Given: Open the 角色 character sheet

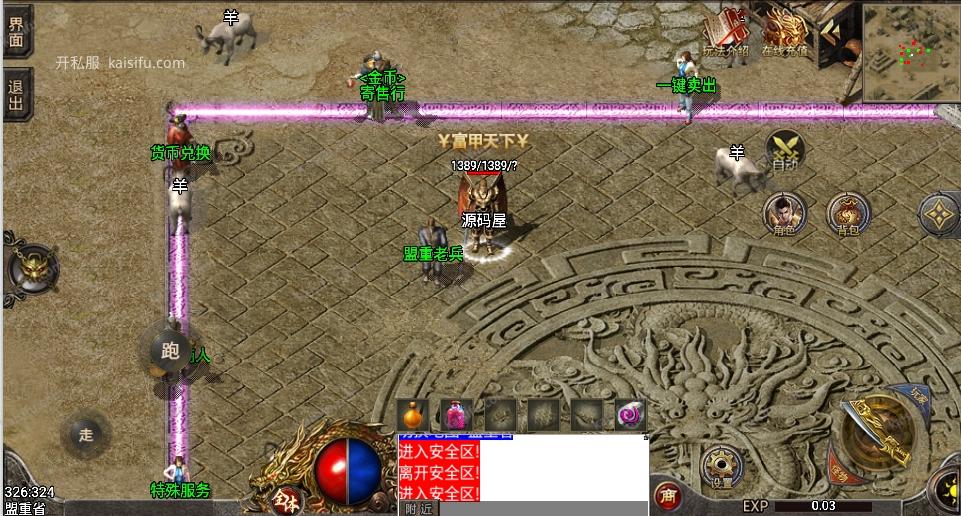Looking at the screenshot, I should pos(785,213).
